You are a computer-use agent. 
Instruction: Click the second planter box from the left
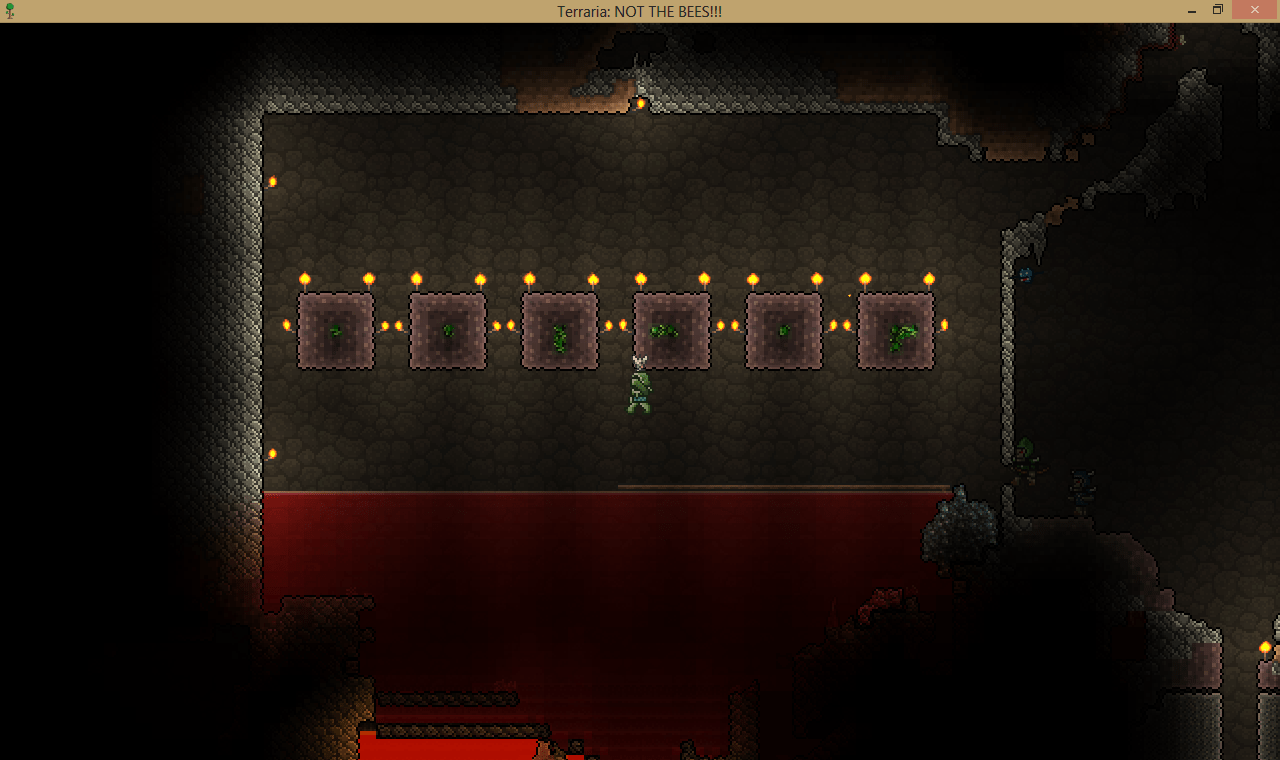tap(447, 330)
